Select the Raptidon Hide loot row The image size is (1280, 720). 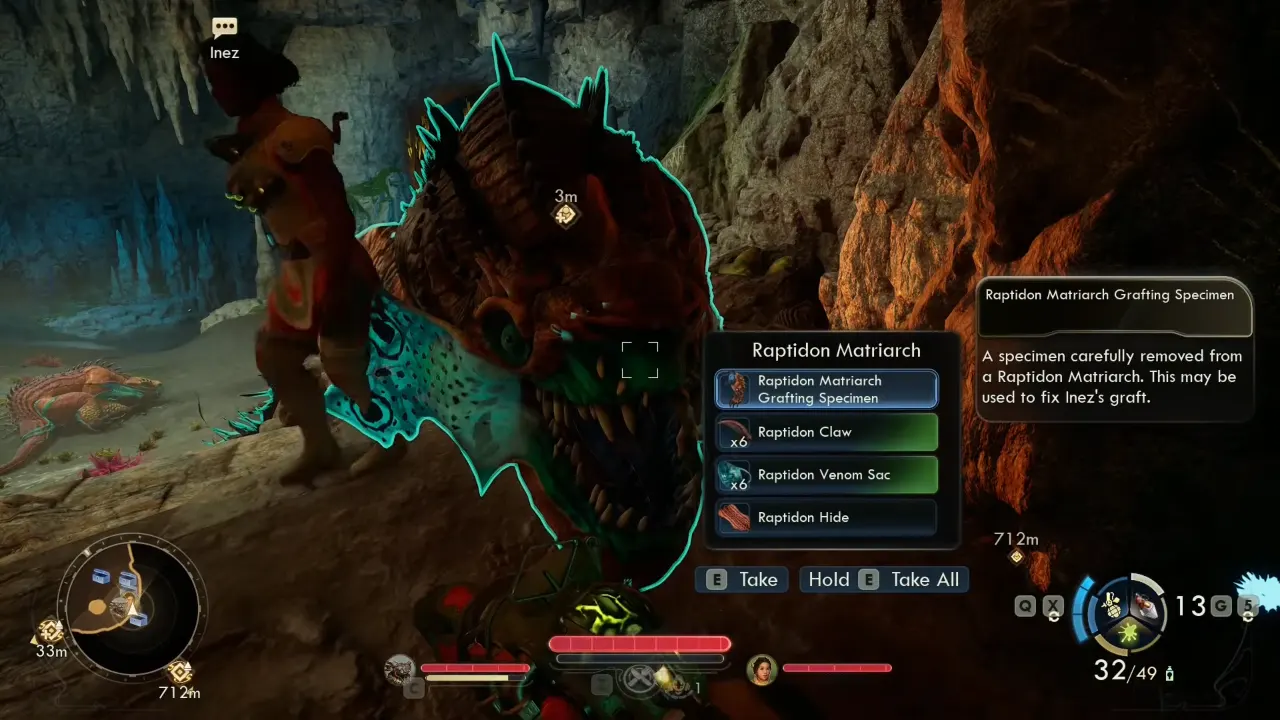pyautogui.click(x=826, y=517)
